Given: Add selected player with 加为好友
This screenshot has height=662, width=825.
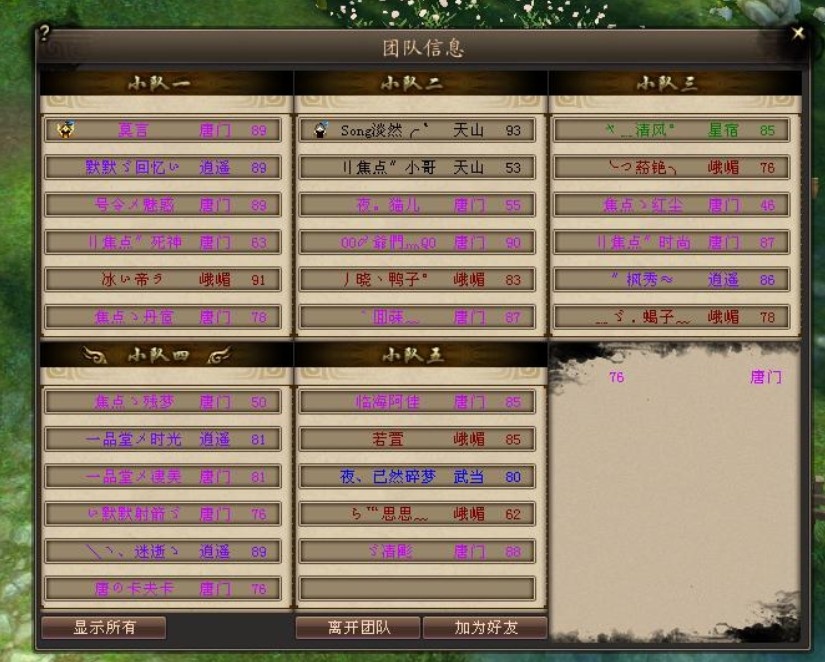Looking at the screenshot, I should 485,627.
